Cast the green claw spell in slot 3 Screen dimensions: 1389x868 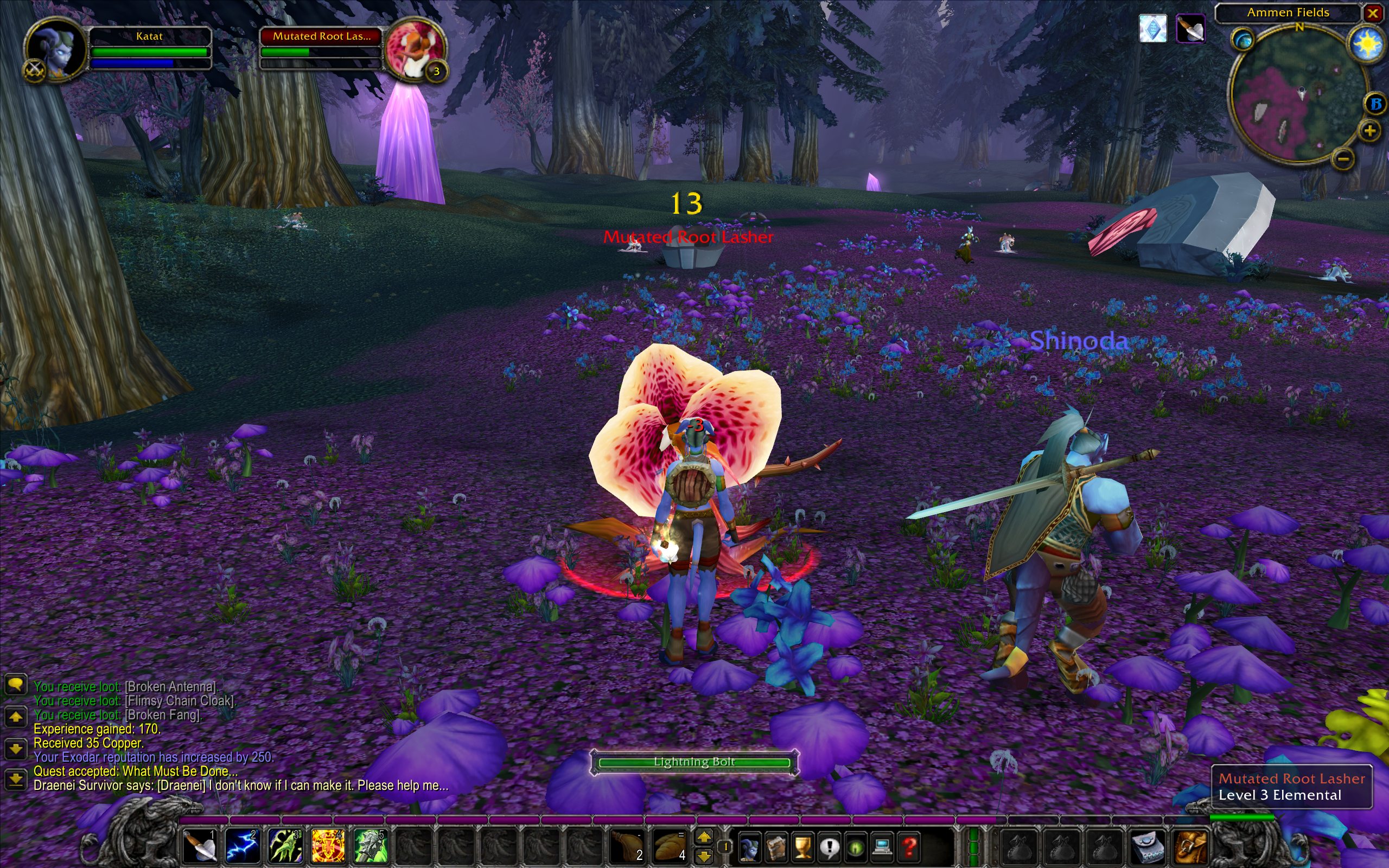tap(285, 846)
